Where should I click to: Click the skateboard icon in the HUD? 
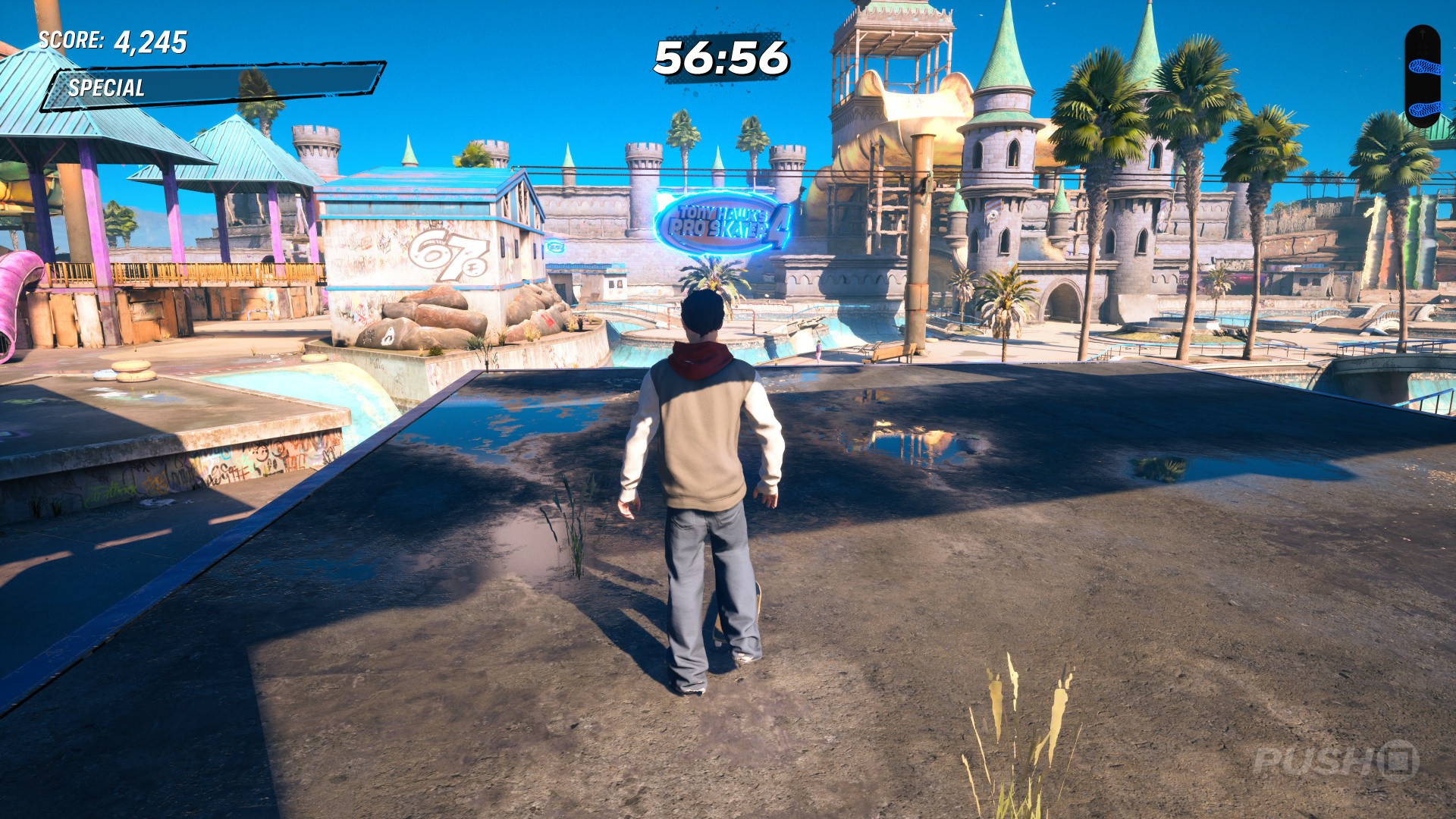tap(1422, 77)
